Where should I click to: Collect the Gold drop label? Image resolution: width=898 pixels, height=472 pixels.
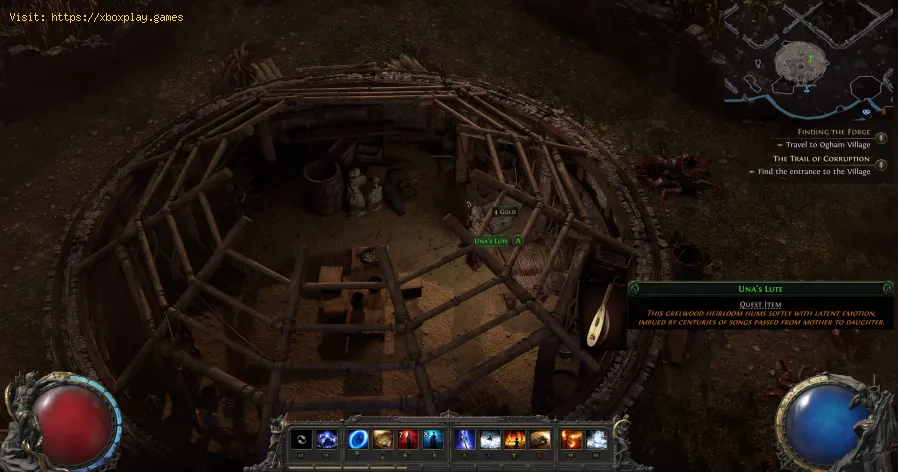pyautogui.click(x=506, y=212)
